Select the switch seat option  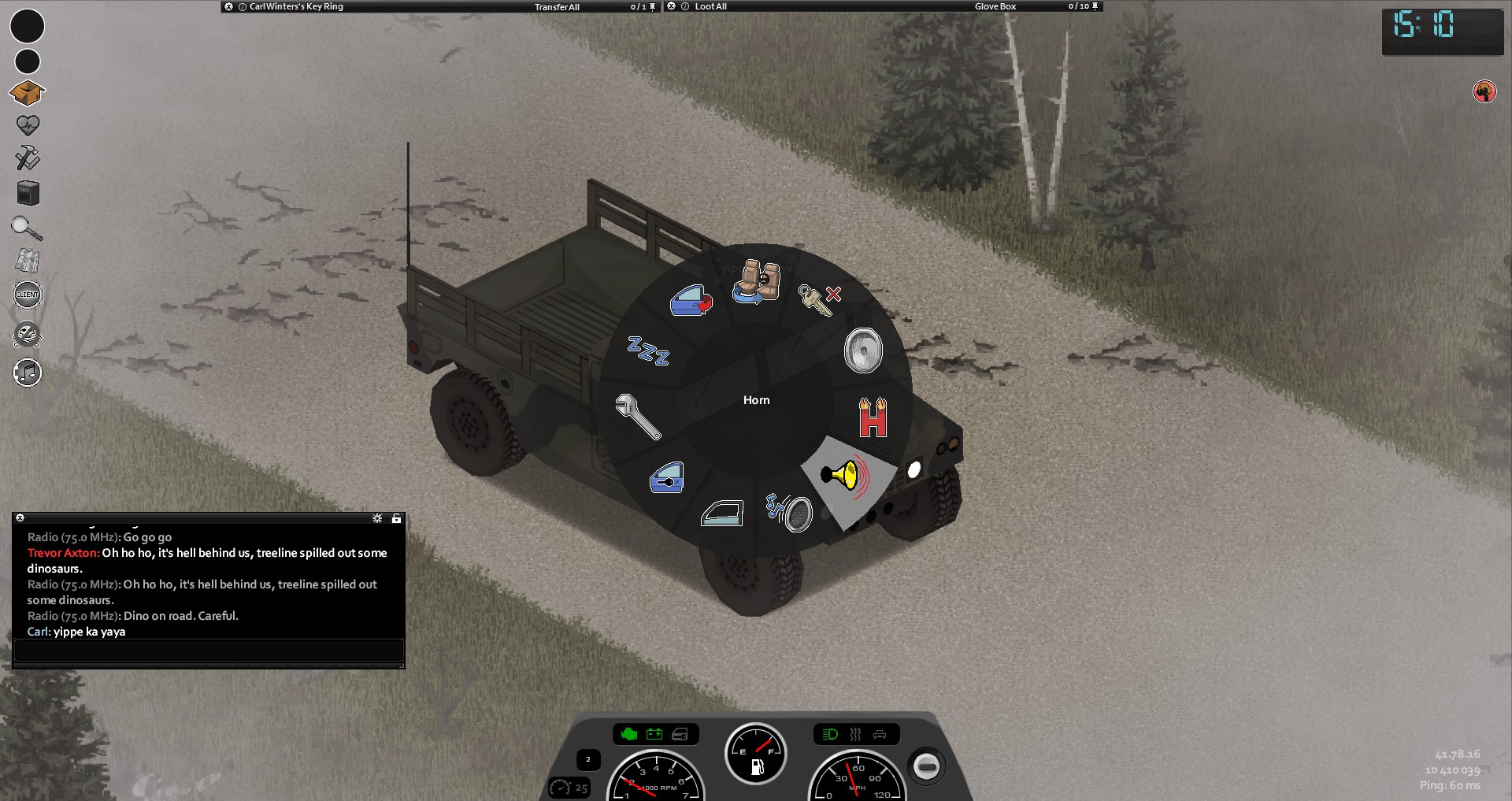(x=757, y=282)
